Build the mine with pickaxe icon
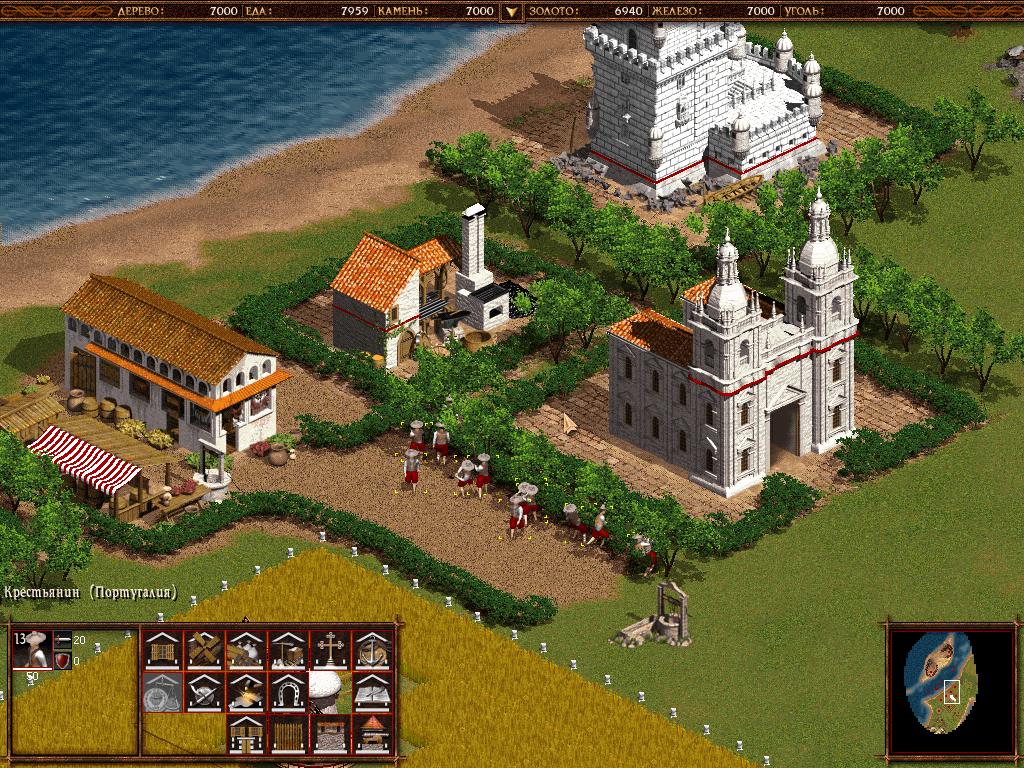 tap(288, 649)
